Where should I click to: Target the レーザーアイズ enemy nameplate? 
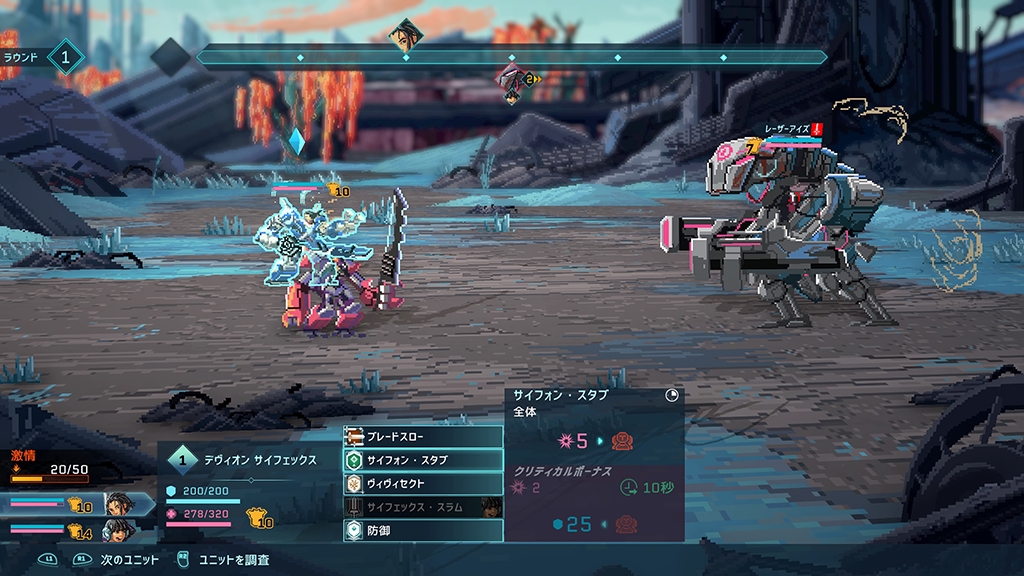786,129
